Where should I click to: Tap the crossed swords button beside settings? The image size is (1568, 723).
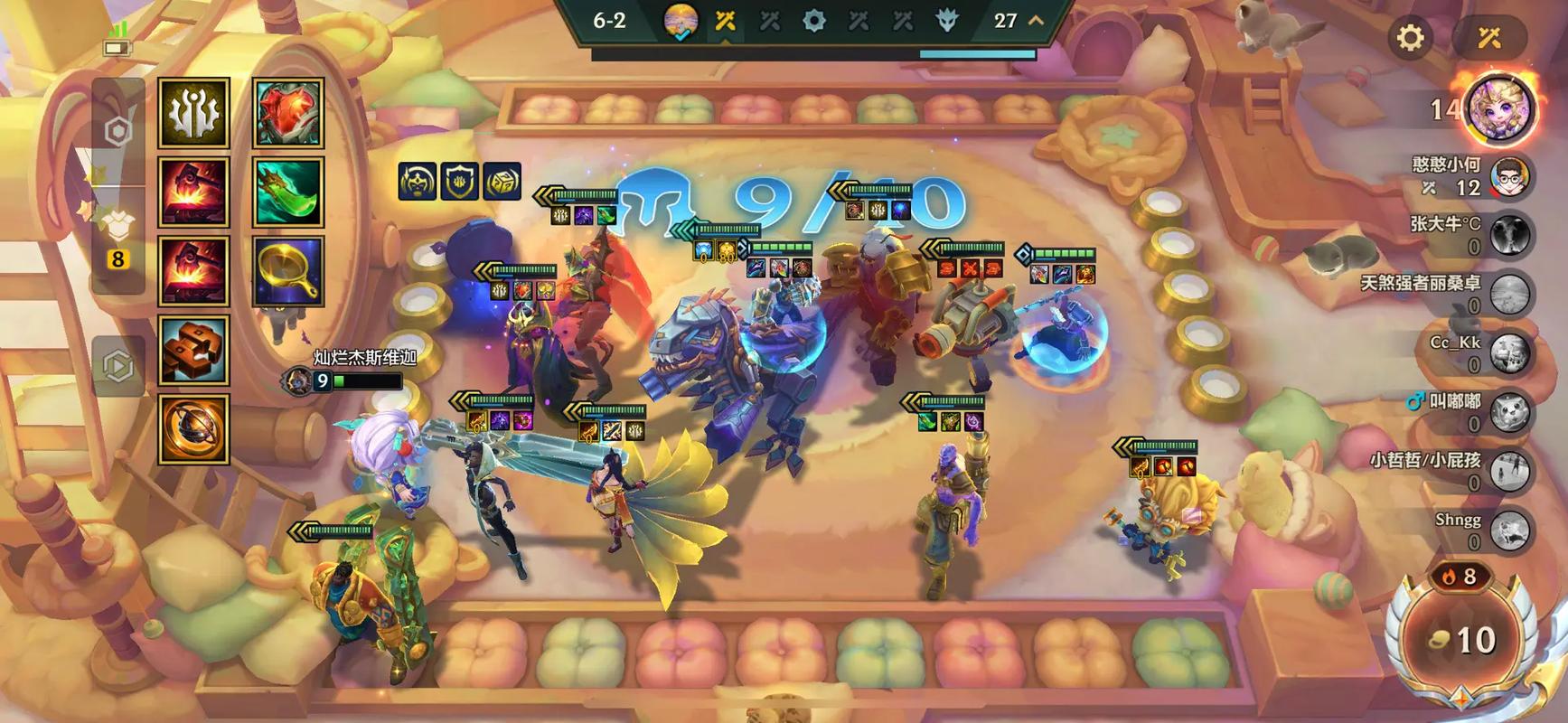[x=1488, y=38]
